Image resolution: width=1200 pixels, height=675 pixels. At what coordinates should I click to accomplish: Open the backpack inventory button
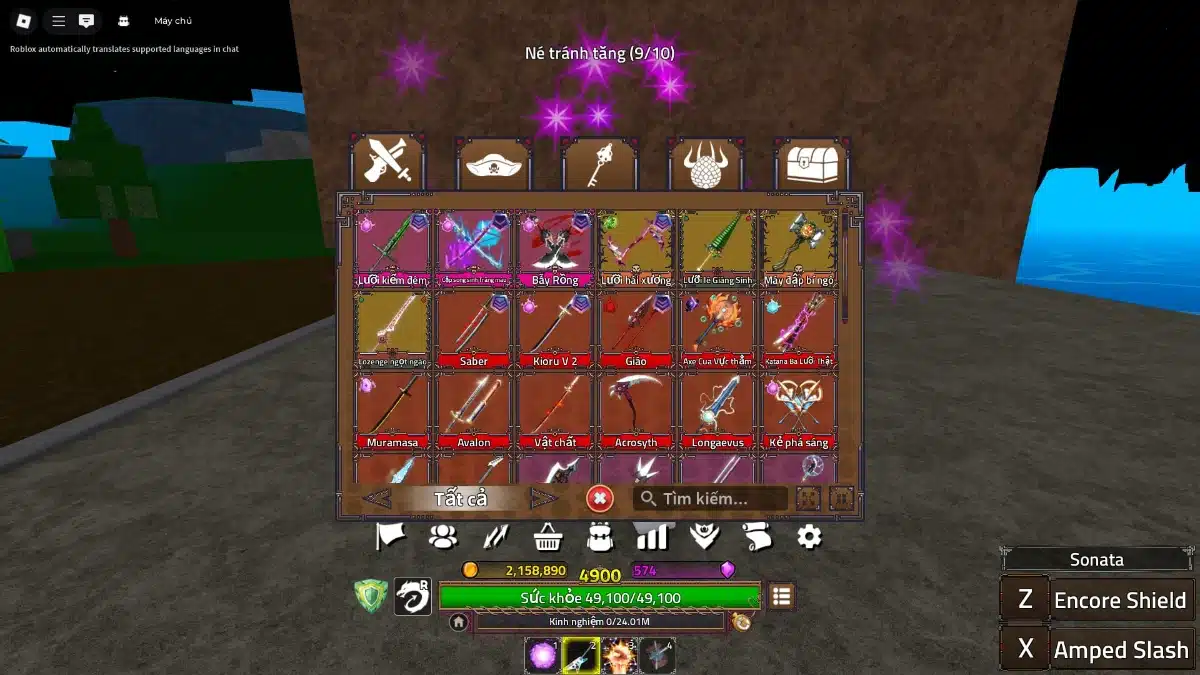[599, 537]
